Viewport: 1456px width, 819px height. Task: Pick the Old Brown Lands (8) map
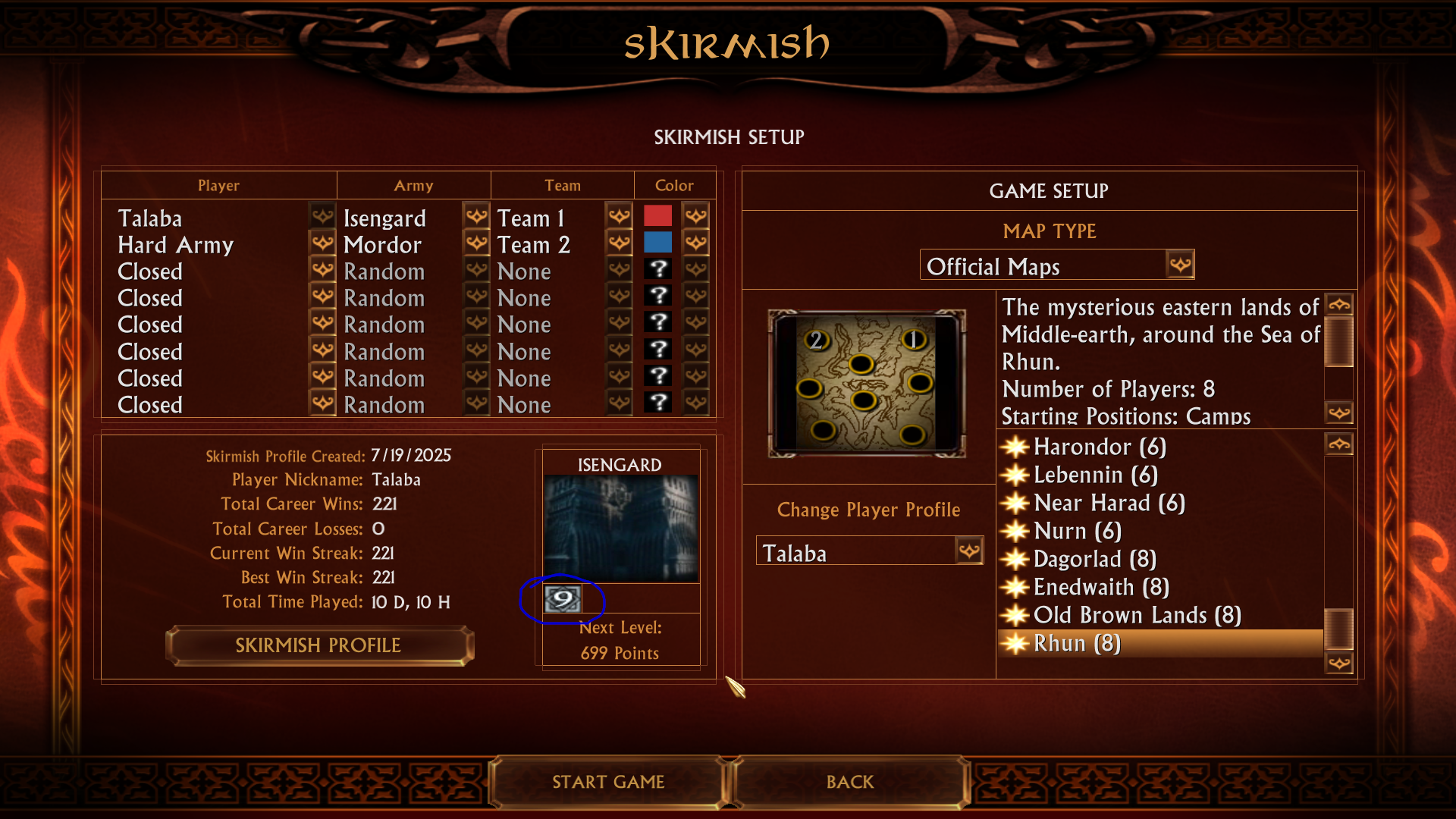1137,615
